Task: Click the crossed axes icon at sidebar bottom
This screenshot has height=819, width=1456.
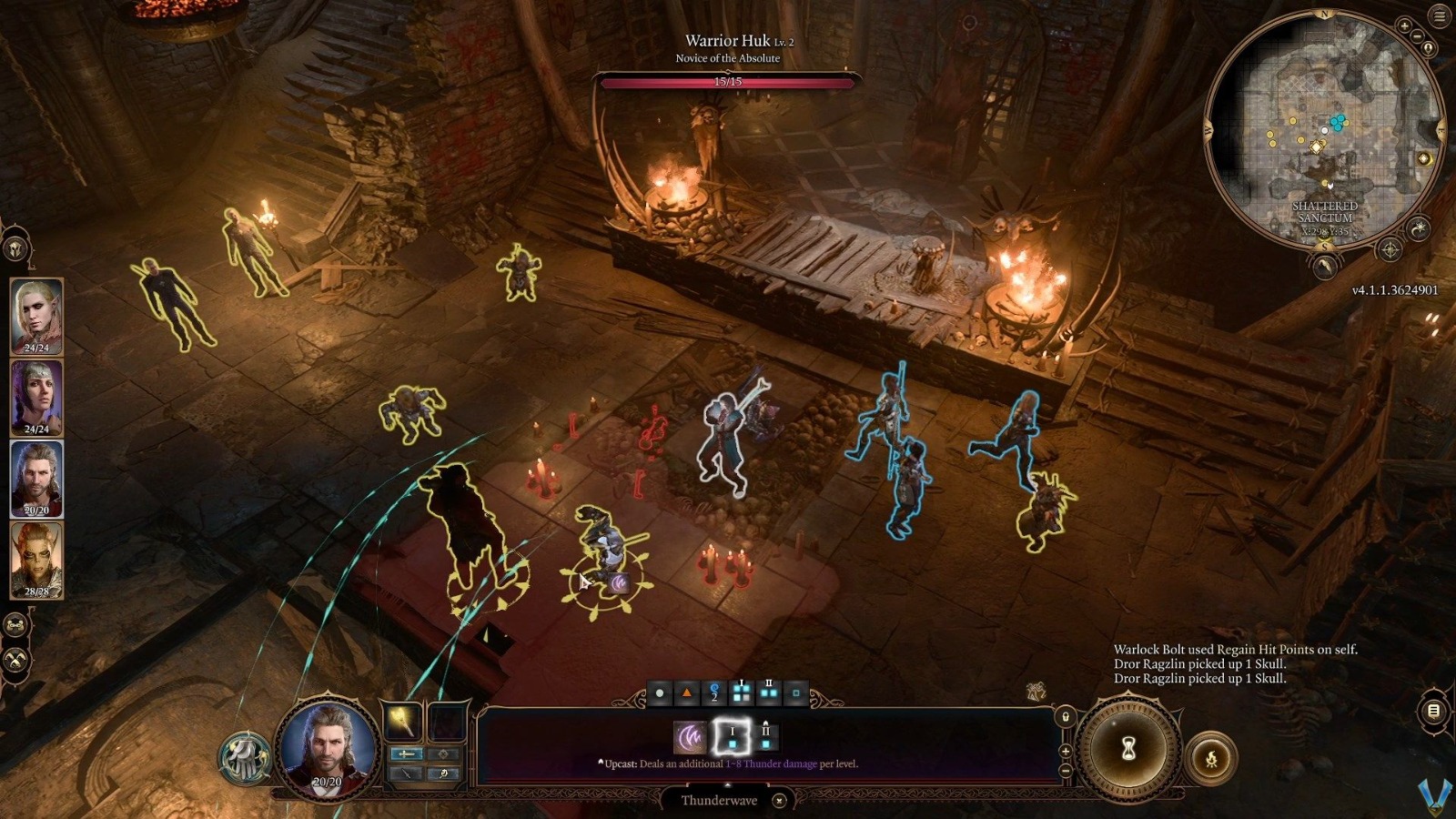Action: (x=15, y=659)
